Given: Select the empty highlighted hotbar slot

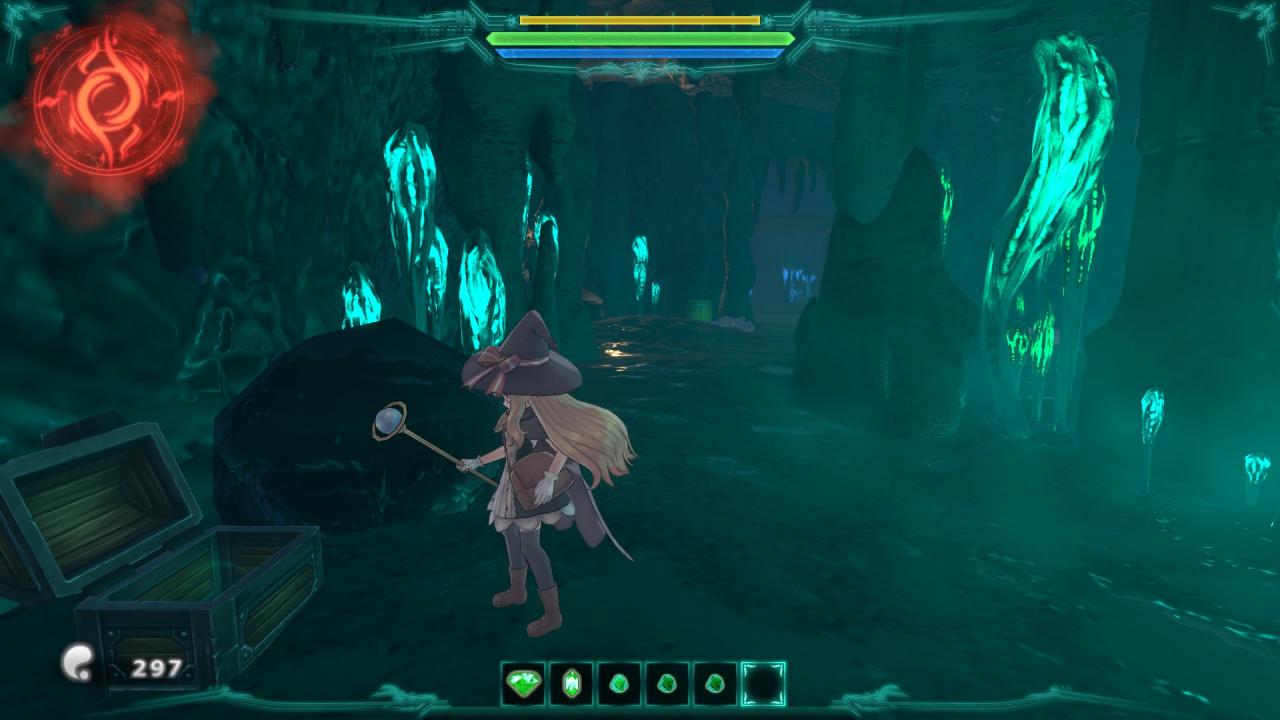Looking at the screenshot, I should click(x=763, y=684).
